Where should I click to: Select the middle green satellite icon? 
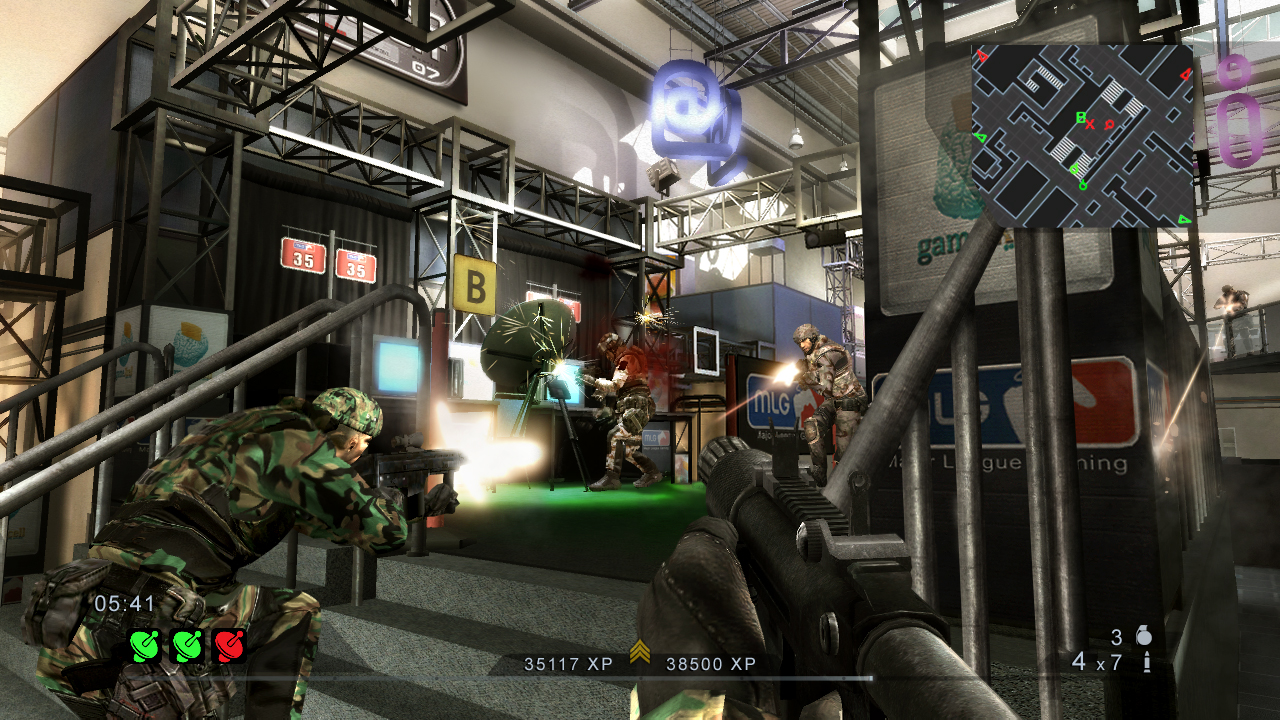188,645
